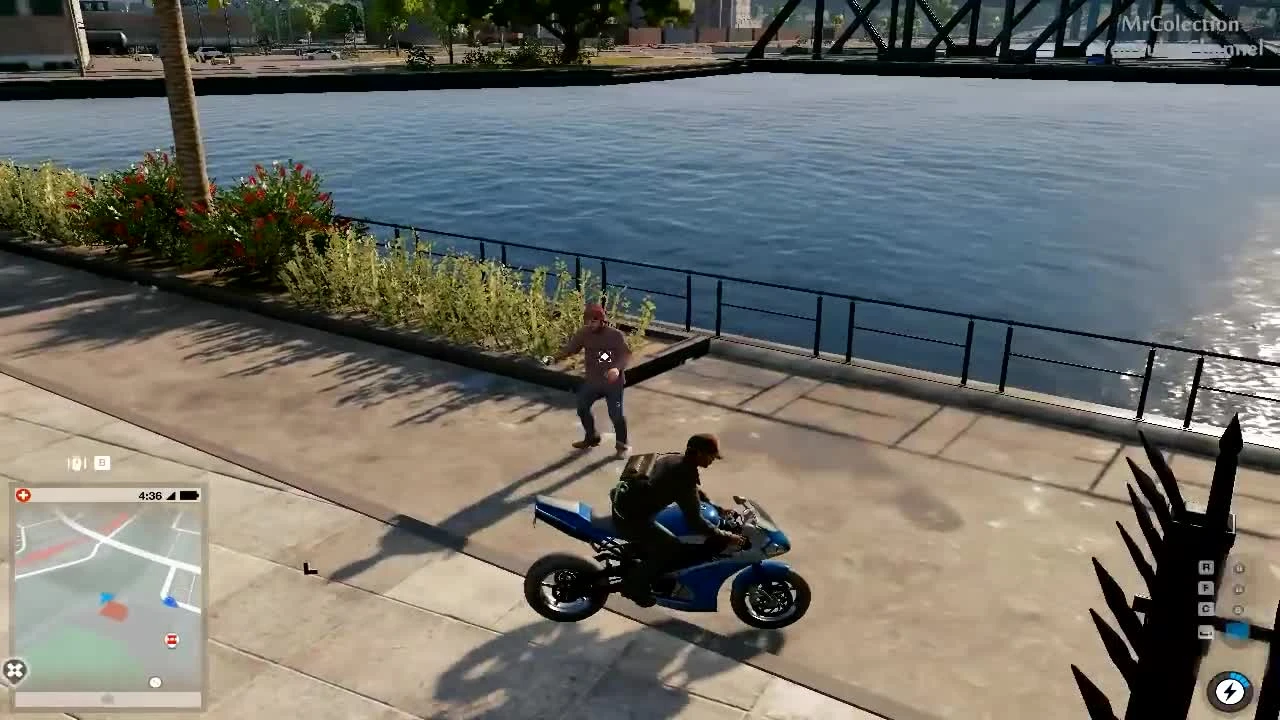Open the botnet lightning icon bottom right
The height and width of the screenshot is (720, 1280).
[x=1230, y=691]
